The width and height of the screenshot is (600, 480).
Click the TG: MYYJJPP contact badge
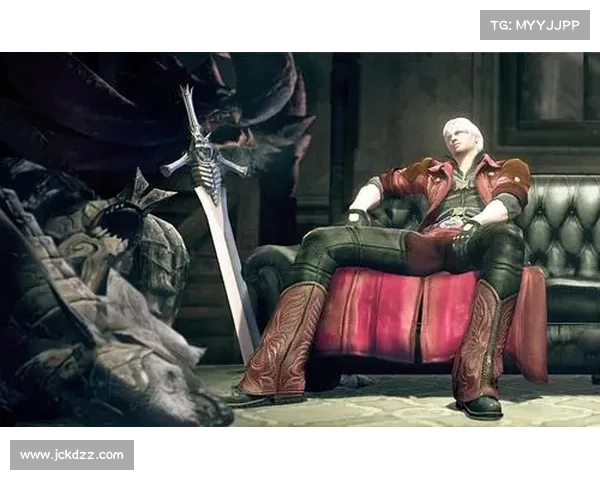click(535, 24)
